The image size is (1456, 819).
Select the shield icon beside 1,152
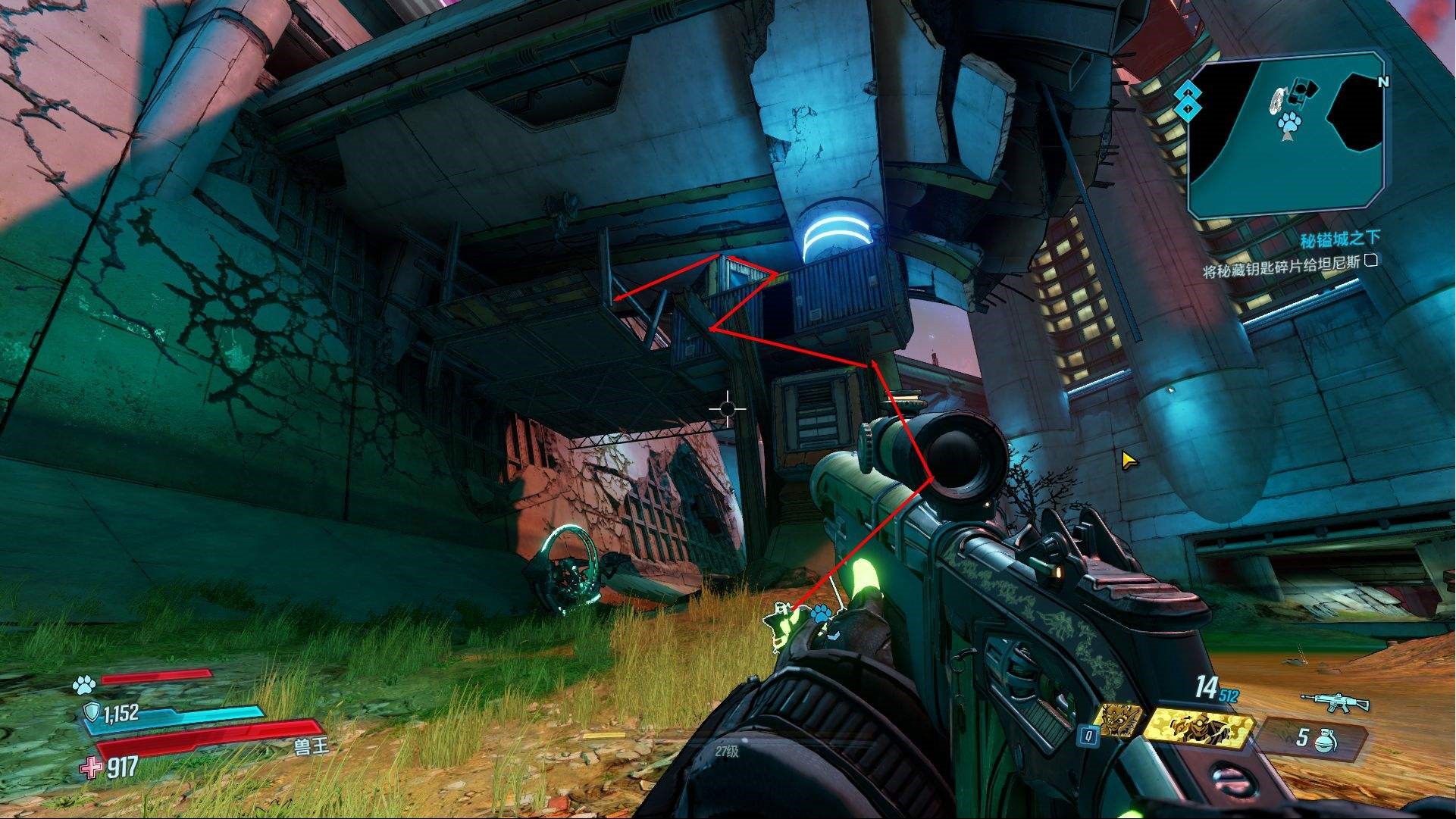[90, 713]
